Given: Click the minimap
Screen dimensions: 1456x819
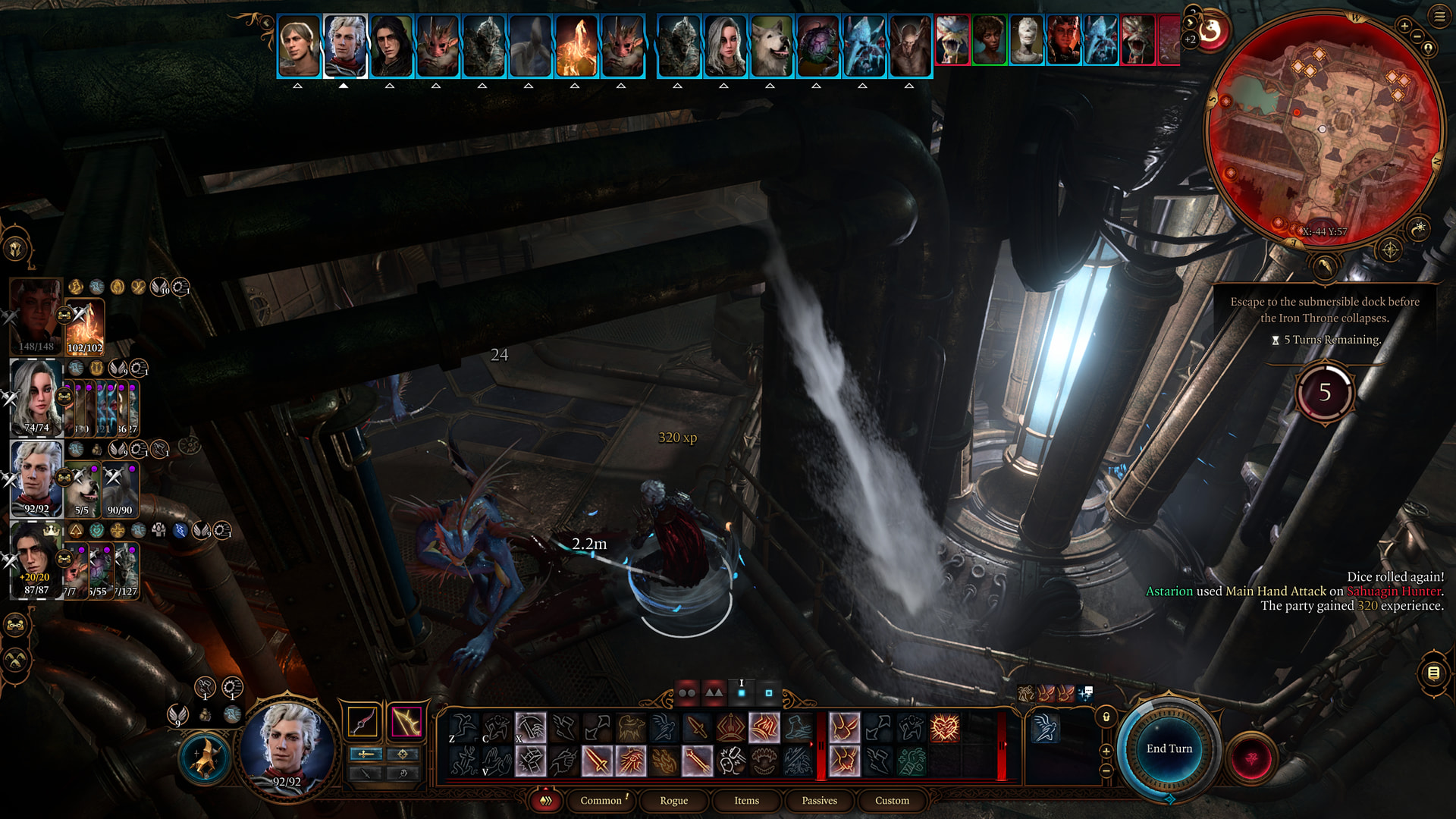Looking at the screenshot, I should (x=1323, y=129).
